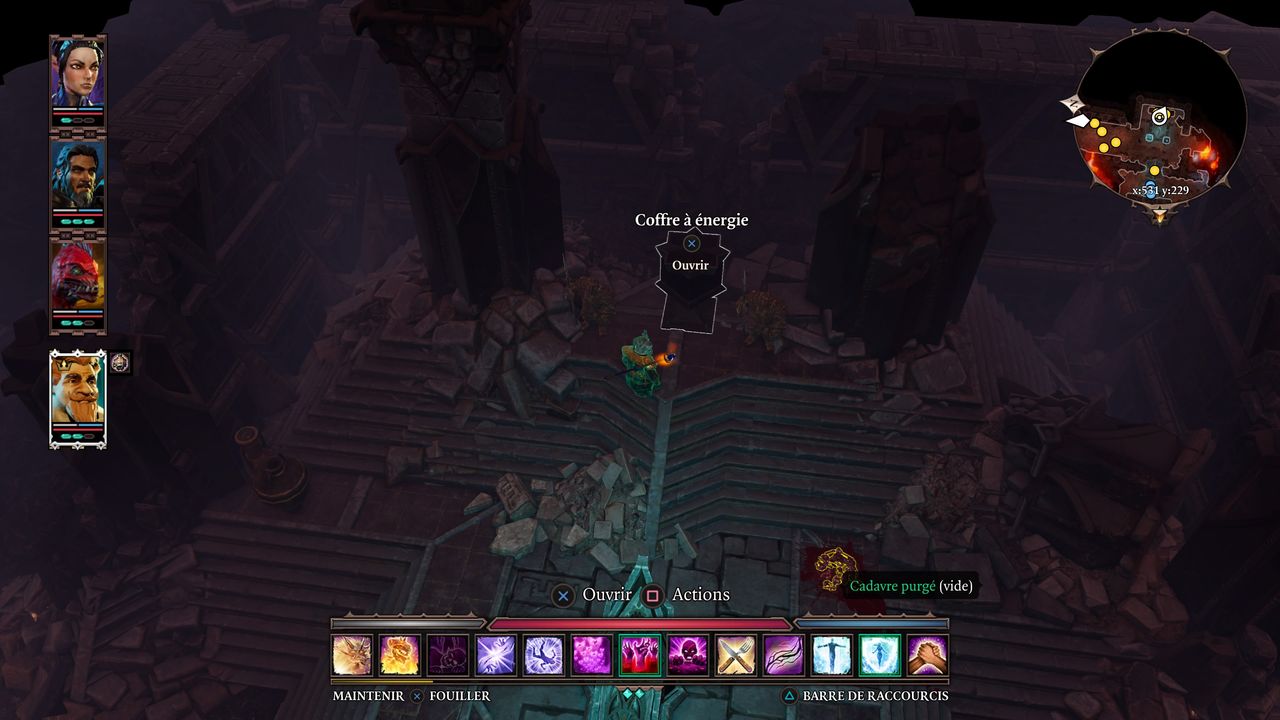This screenshot has width=1280, height=720.
Task: Select the dark-haired woman party portrait
Action: click(x=78, y=72)
